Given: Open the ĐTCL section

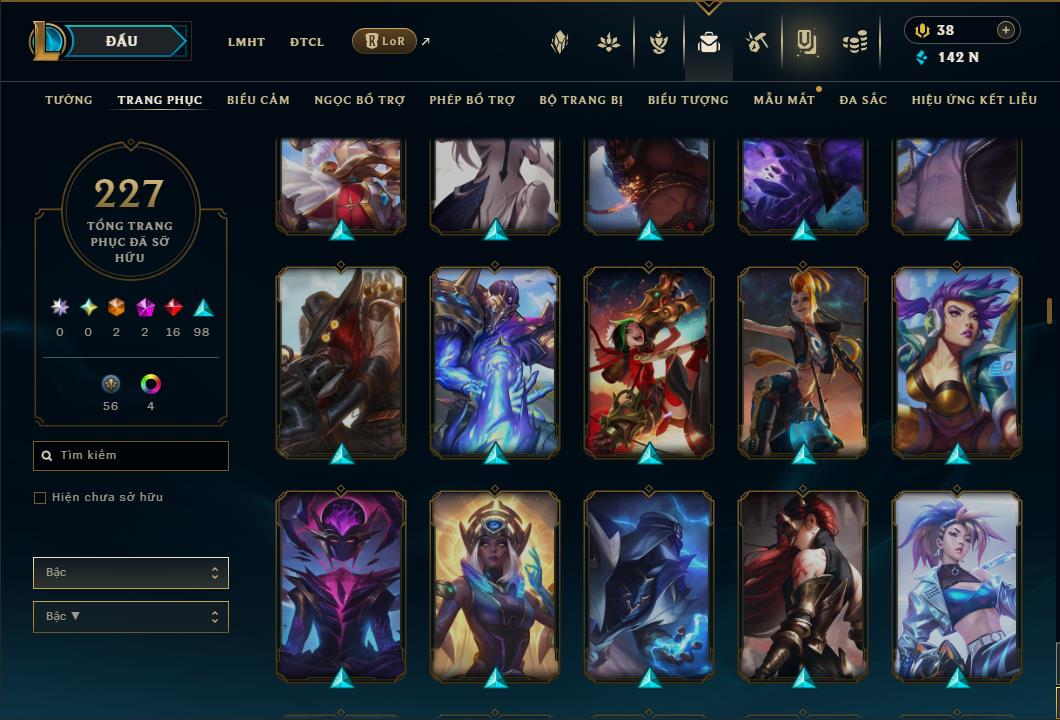Looking at the screenshot, I should click(307, 42).
